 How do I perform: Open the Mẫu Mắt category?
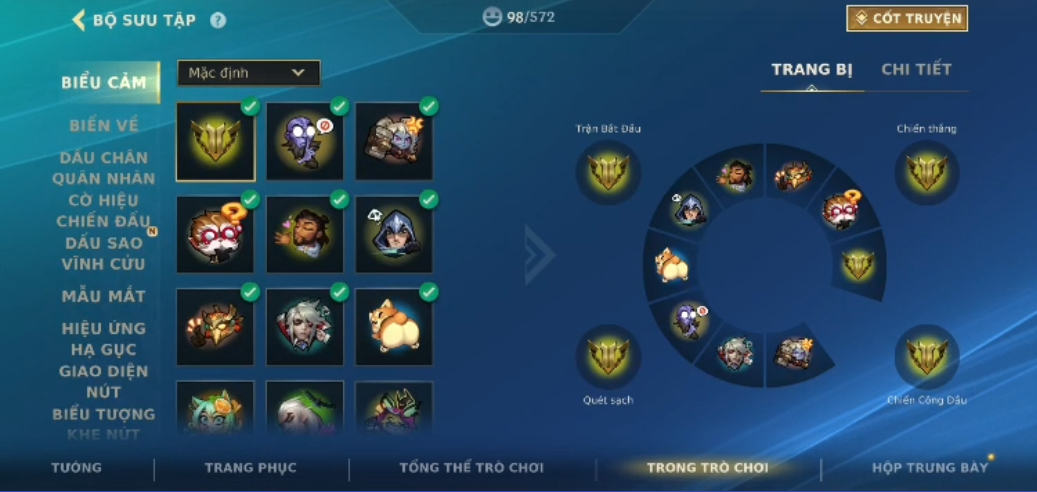pos(104,296)
